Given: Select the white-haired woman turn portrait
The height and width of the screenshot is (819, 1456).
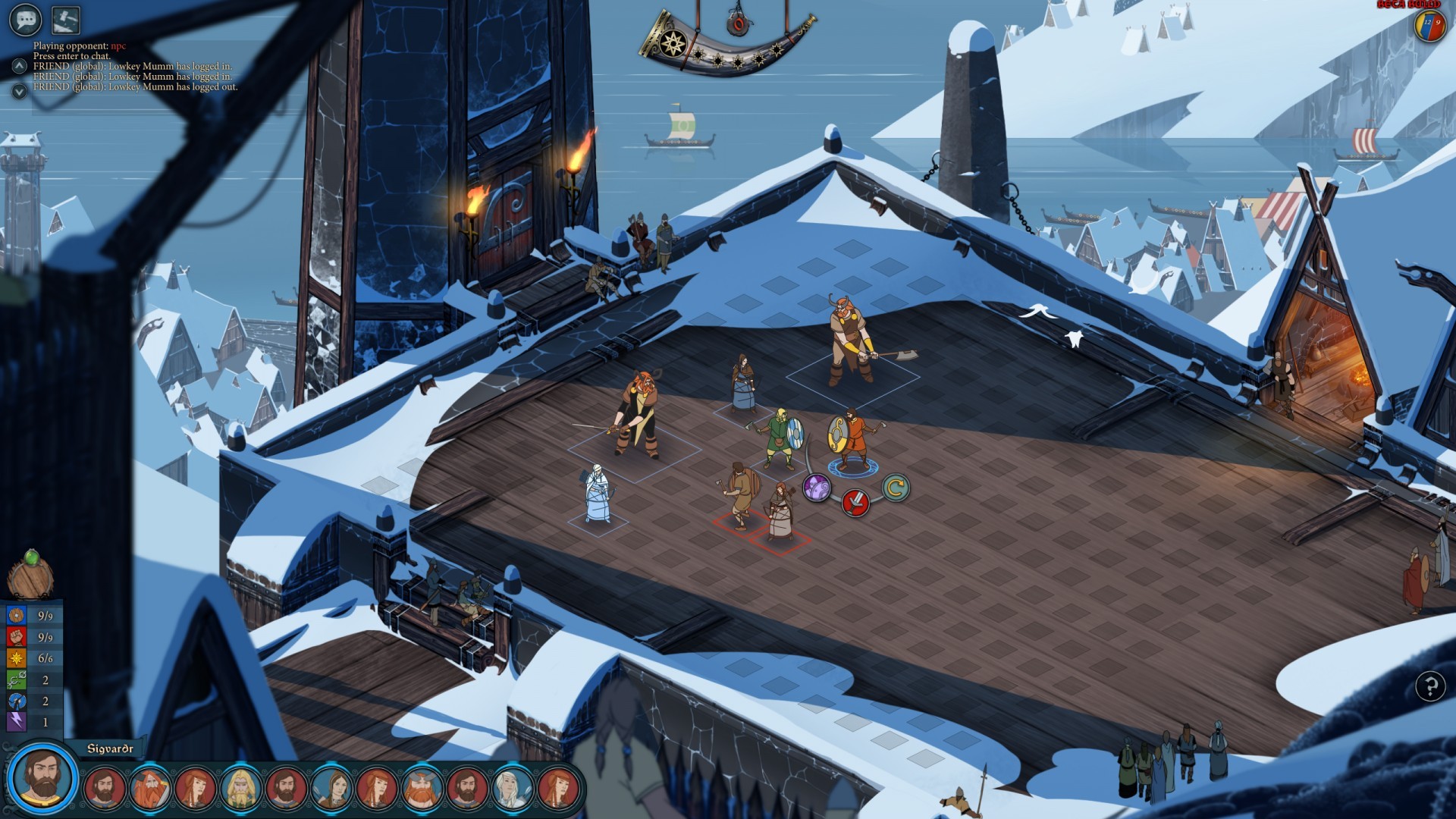Looking at the screenshot, I should click(x=513, y=788).
